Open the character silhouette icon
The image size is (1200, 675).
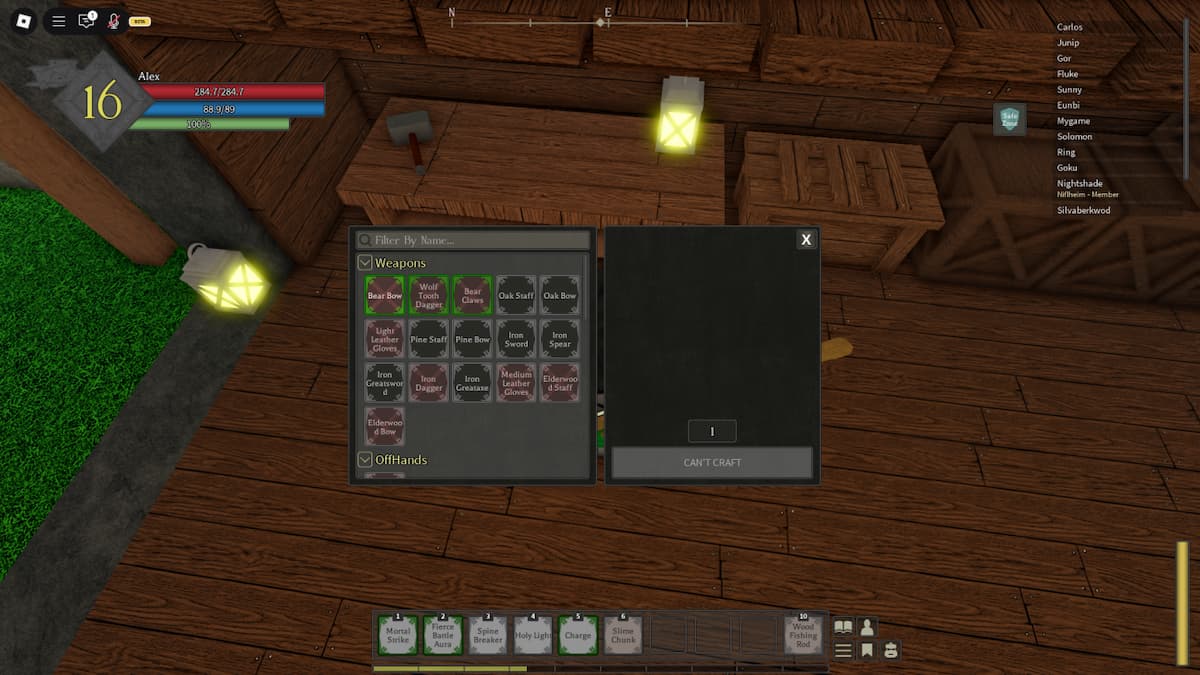(867, 627)
